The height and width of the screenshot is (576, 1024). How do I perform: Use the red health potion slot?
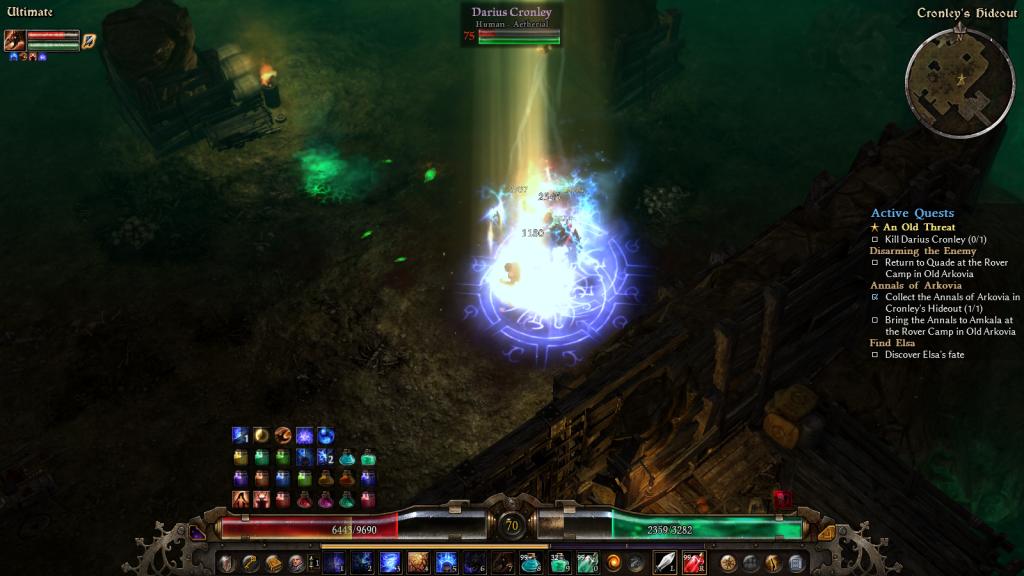pyautogui.click(x=693, y=563)
